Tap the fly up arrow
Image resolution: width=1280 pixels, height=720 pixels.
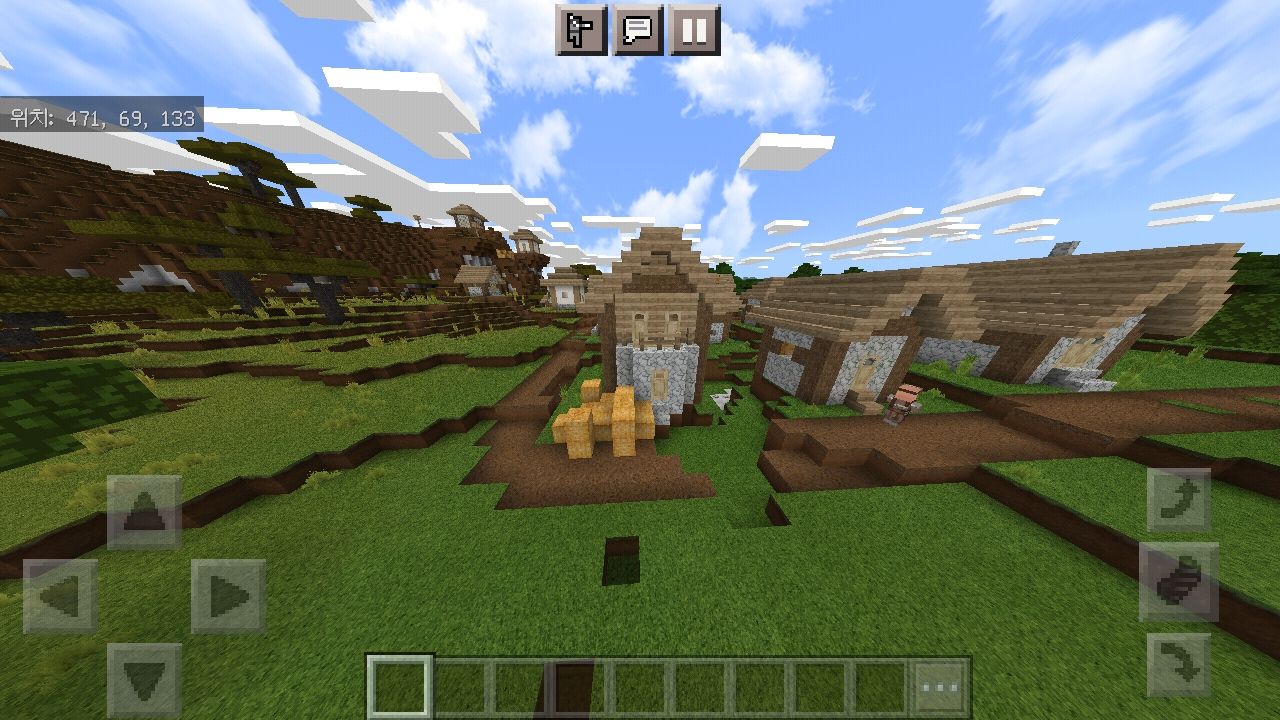[1178, 500]
